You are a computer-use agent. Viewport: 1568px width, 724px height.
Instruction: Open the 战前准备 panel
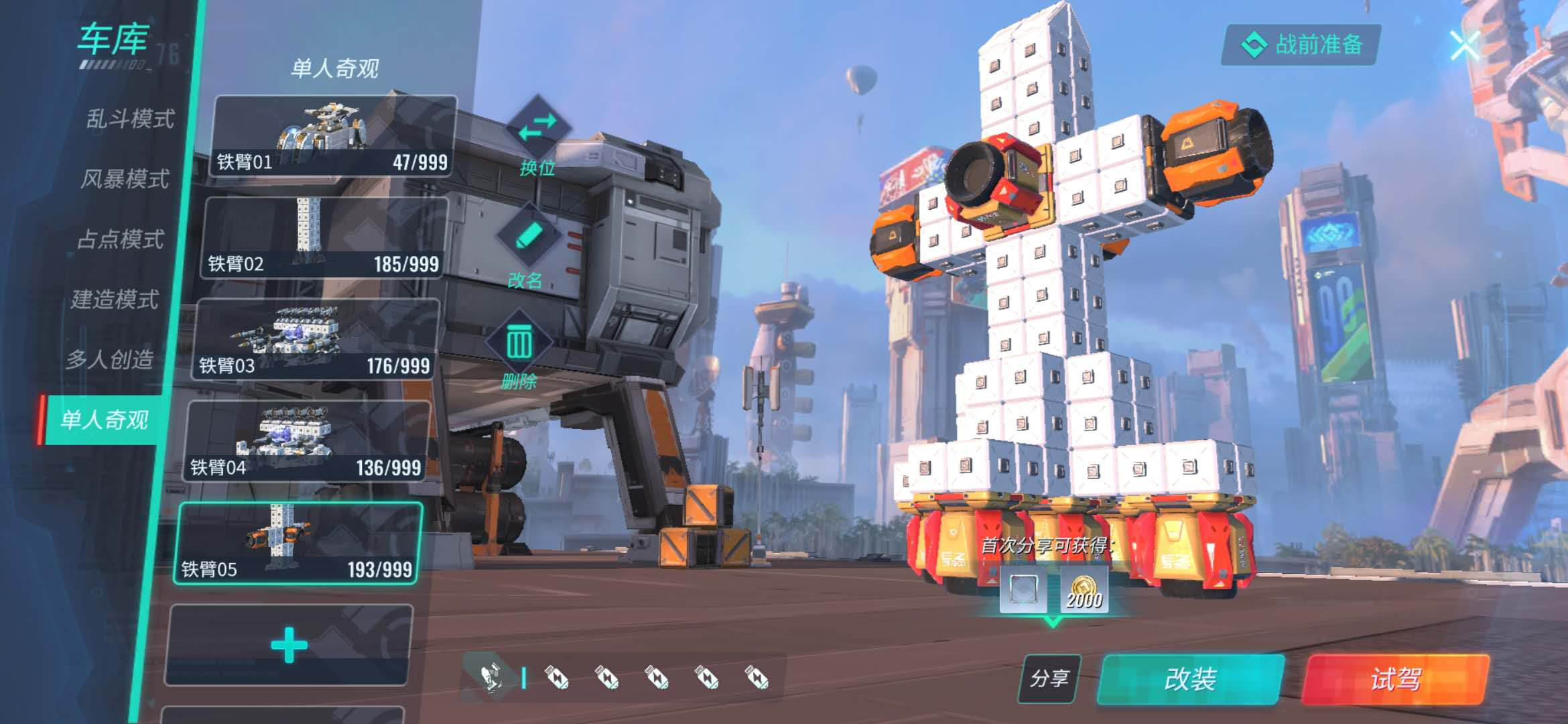[x=1301, y=45]
